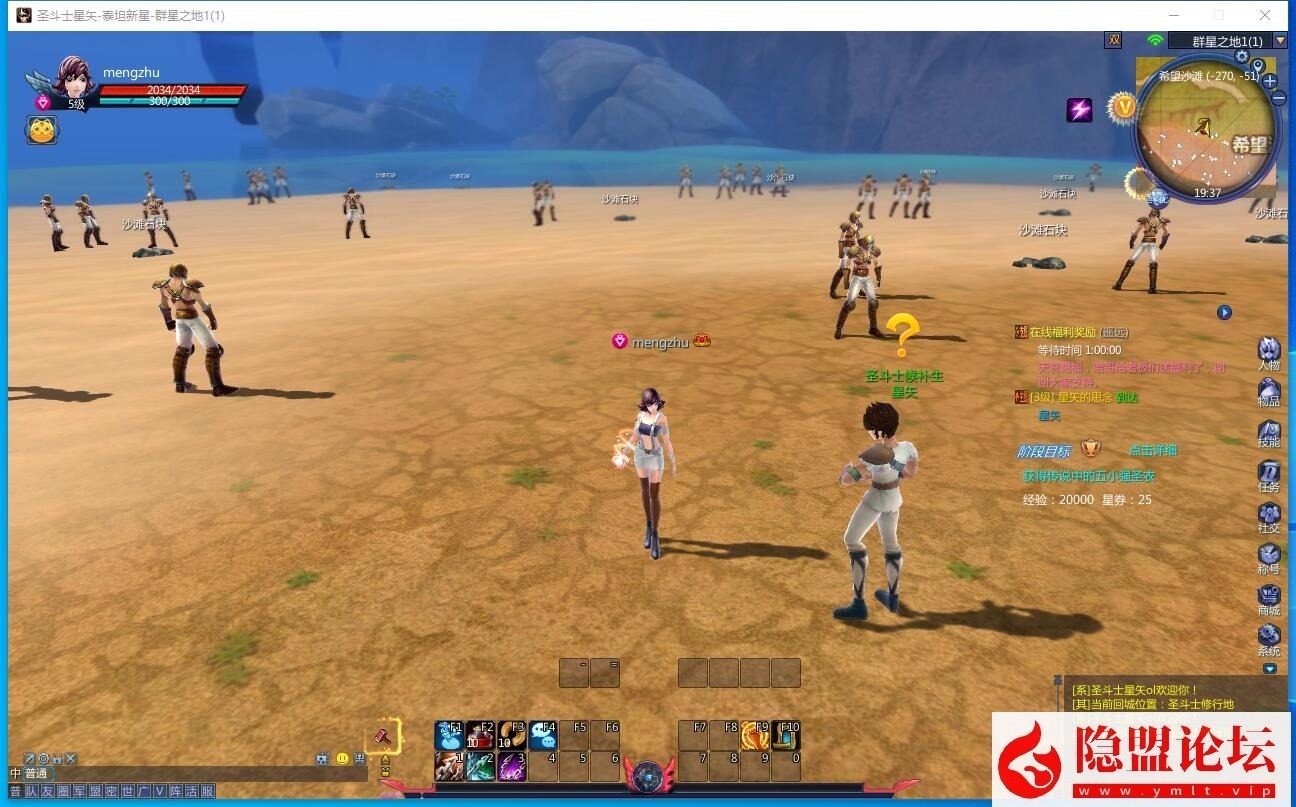Open the 普通 chat channel selector
Viewport: 1296px width, 807px height.
[37, 771]
